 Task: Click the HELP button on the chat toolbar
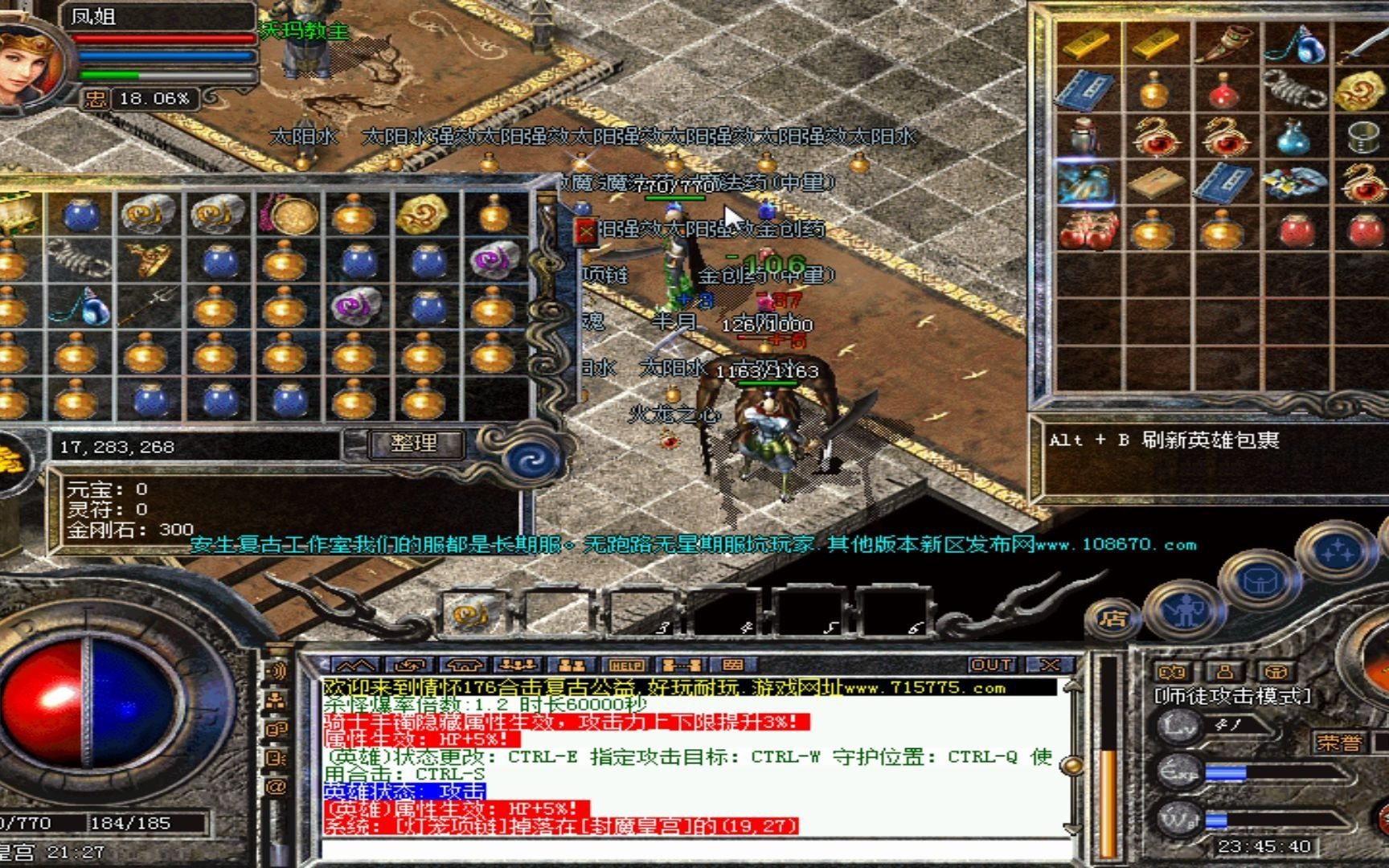coord(626,665)
